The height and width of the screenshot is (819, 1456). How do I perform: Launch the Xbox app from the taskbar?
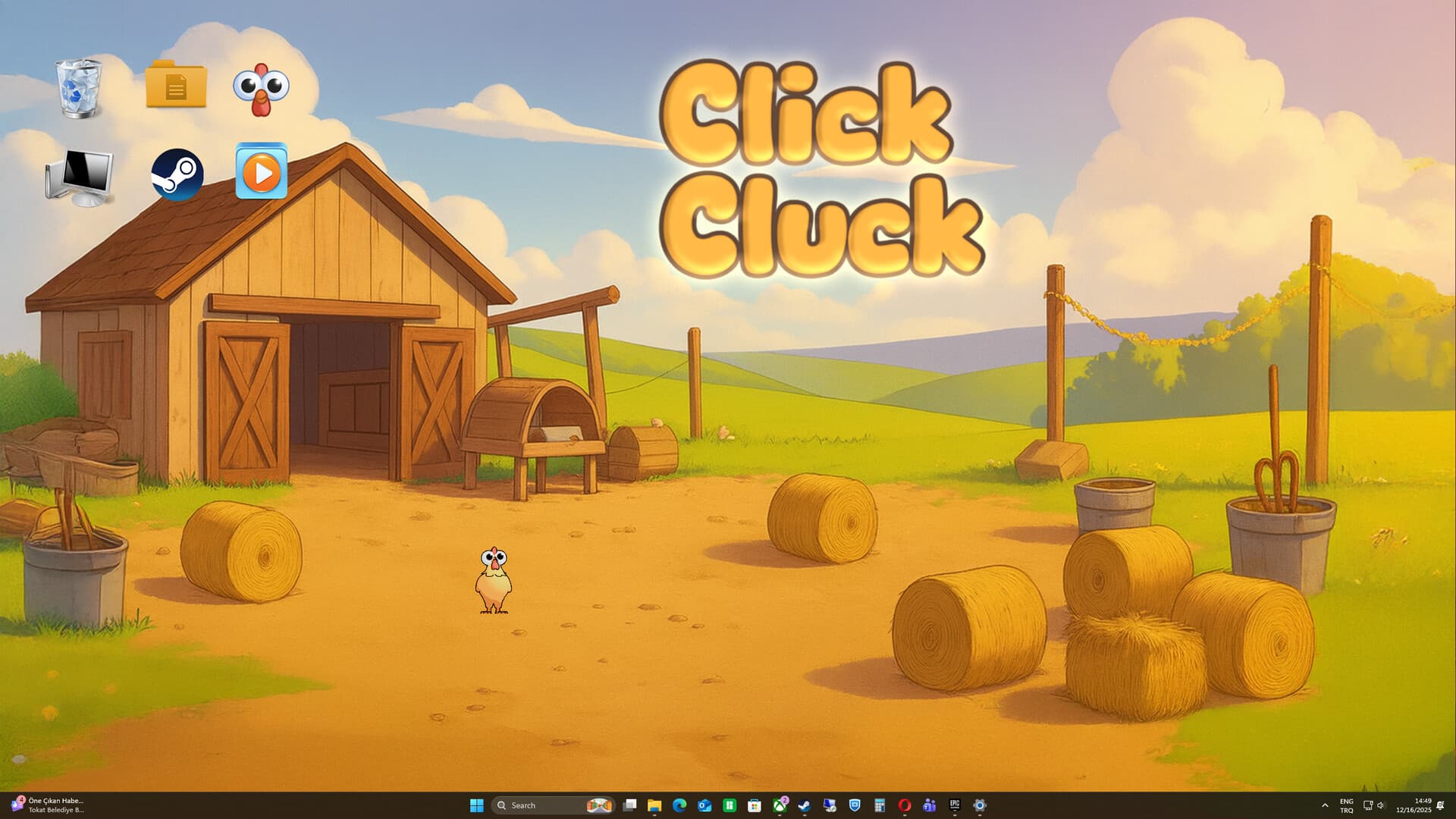pos(779,805)
